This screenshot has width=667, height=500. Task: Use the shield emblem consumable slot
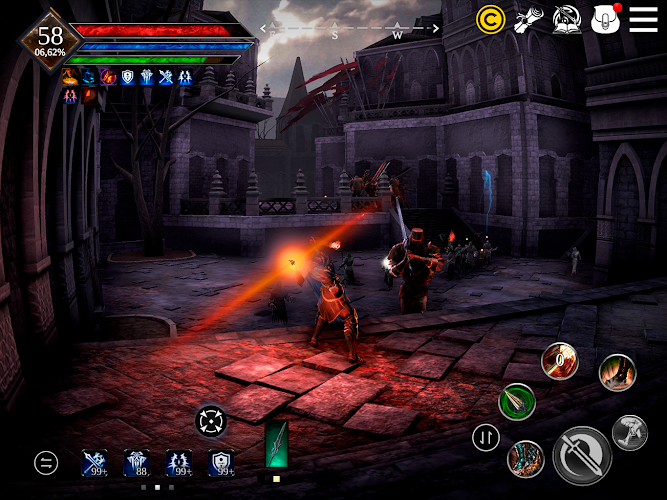(222, 462)
